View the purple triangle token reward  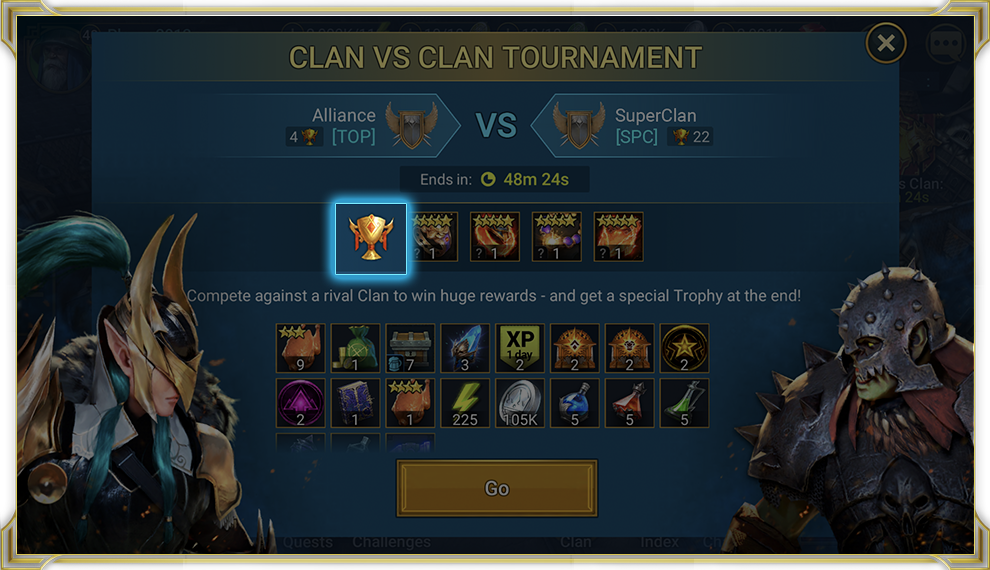point(300,402)
